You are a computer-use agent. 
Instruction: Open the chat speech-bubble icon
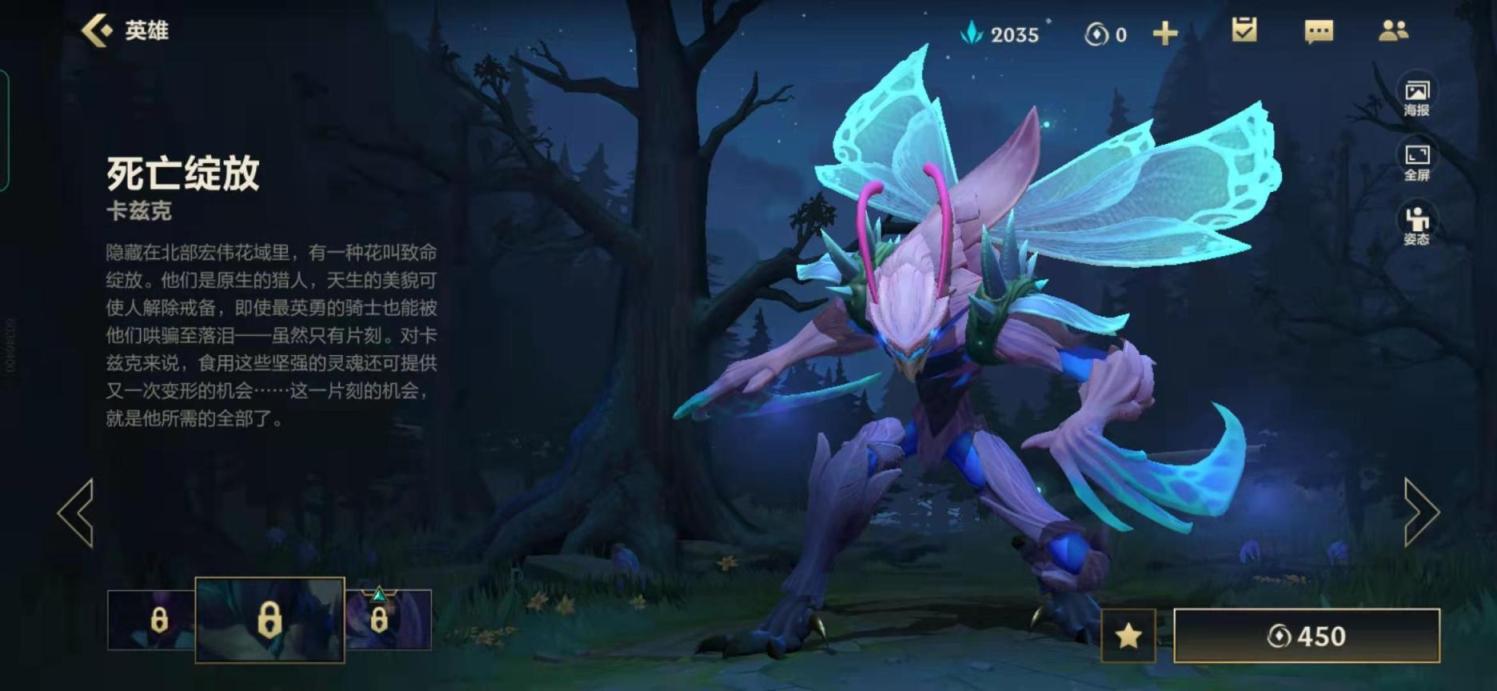pos(1319,32)
